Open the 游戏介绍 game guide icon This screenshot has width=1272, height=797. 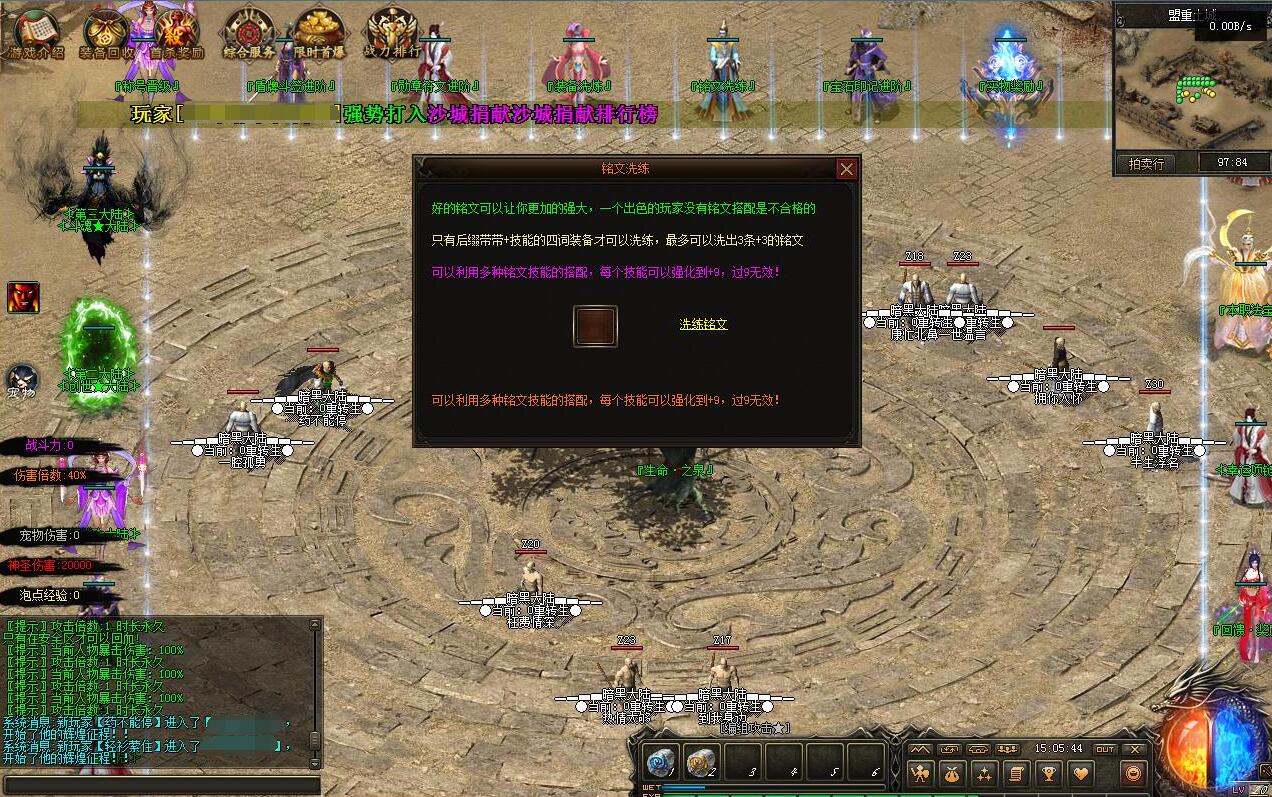tap(36, 34)
